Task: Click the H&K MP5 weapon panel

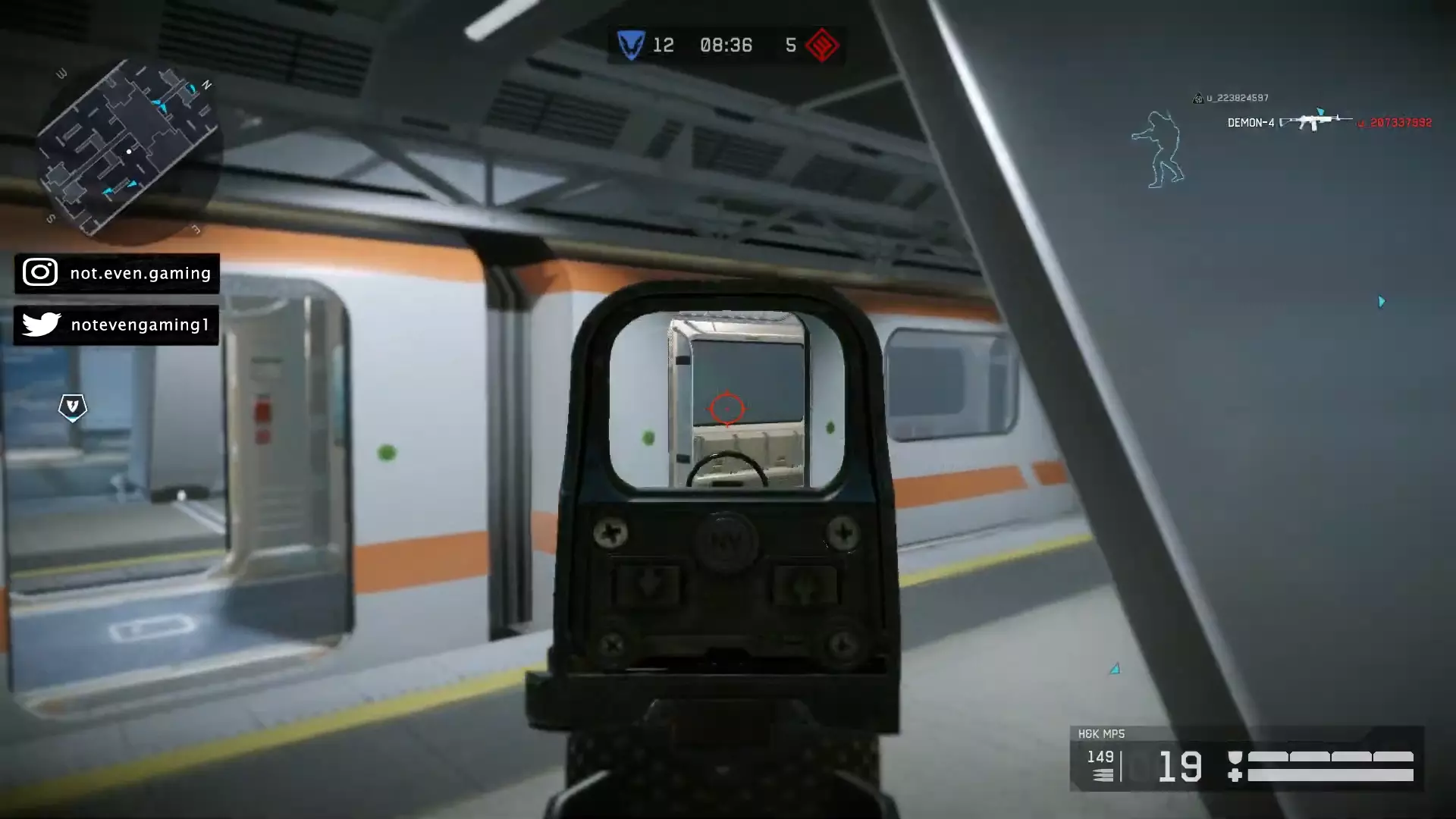Action: click(1246, 759)
